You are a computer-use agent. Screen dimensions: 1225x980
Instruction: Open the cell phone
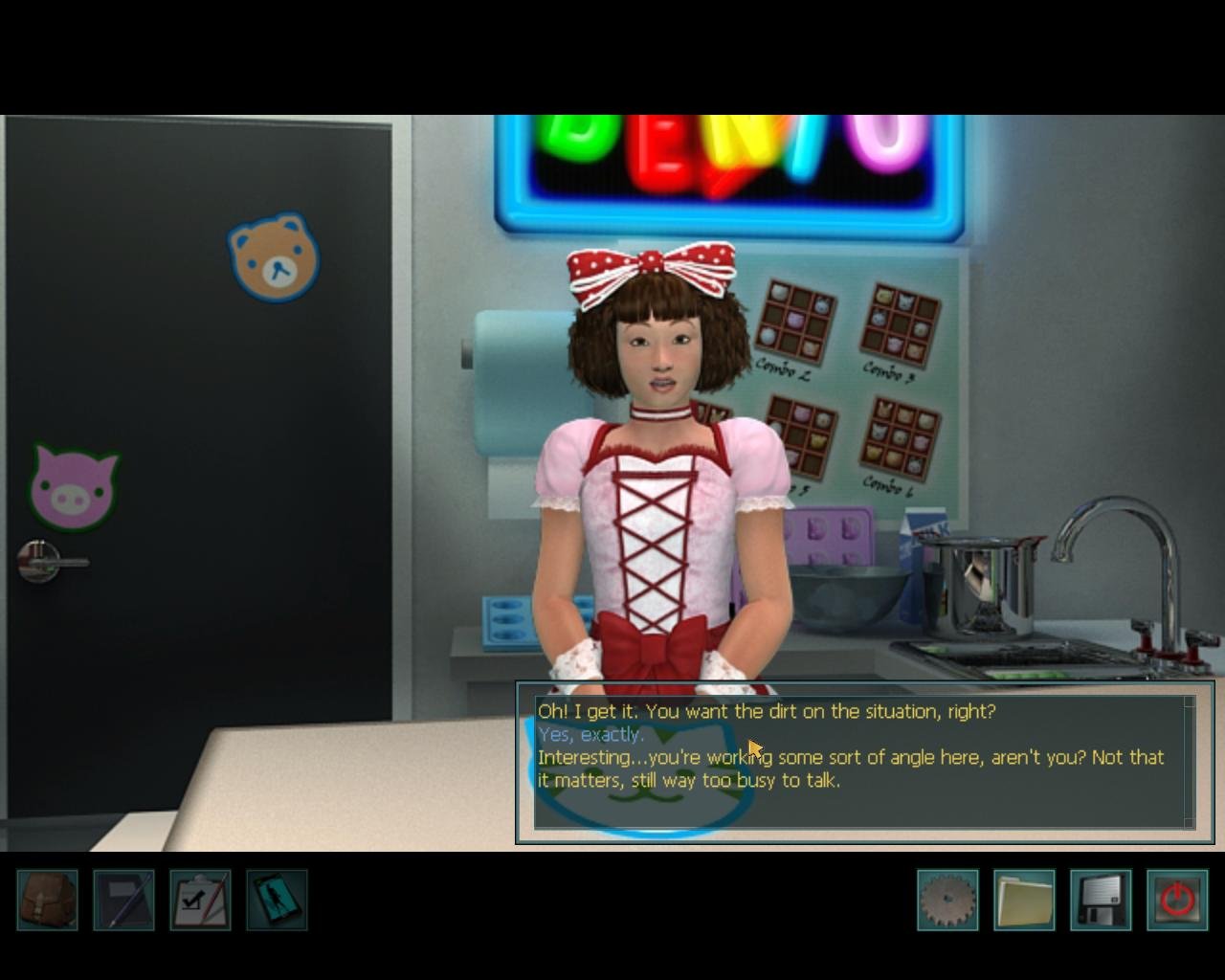(x=277, y=900)
